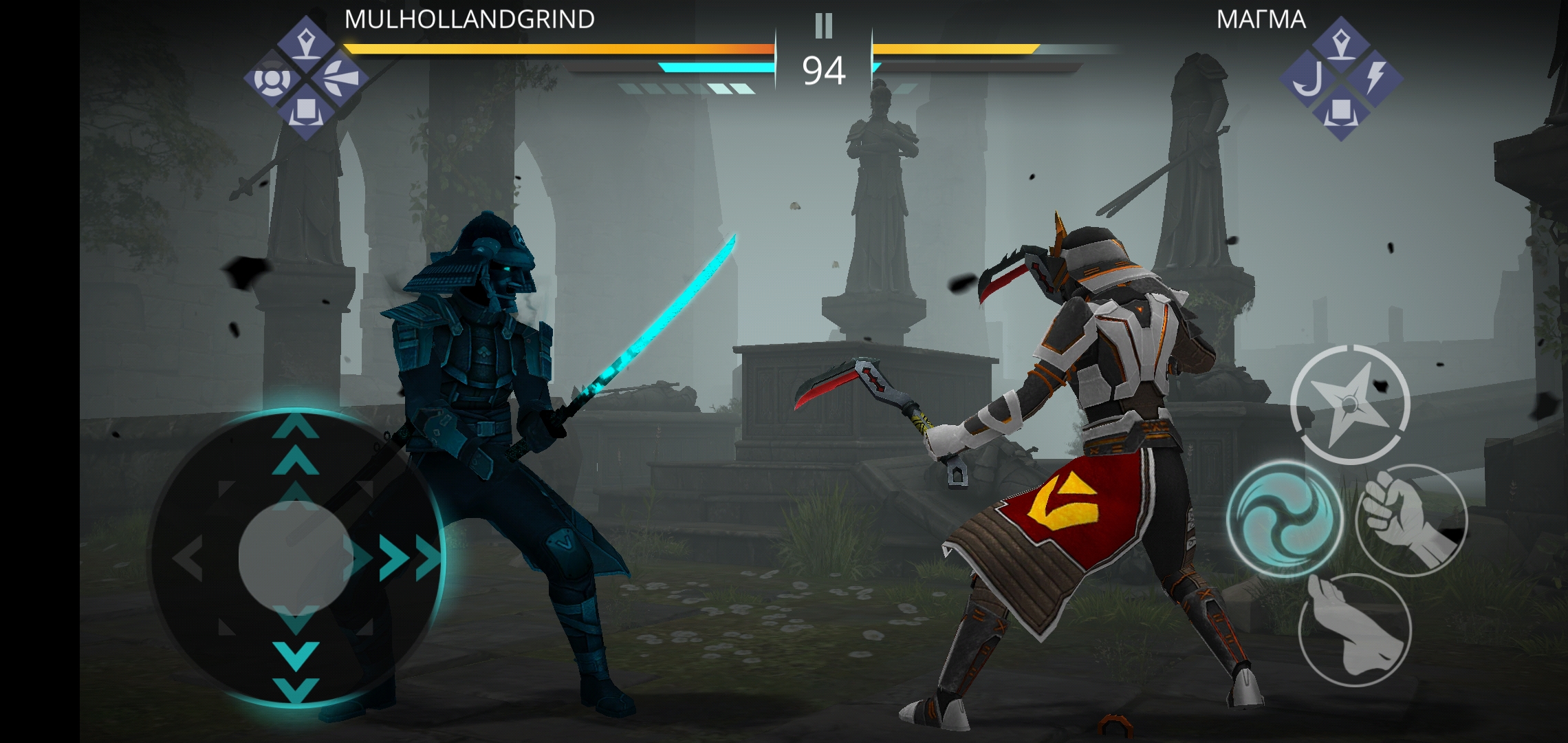Activate the swirling shadow form ability

point(1283,519)
